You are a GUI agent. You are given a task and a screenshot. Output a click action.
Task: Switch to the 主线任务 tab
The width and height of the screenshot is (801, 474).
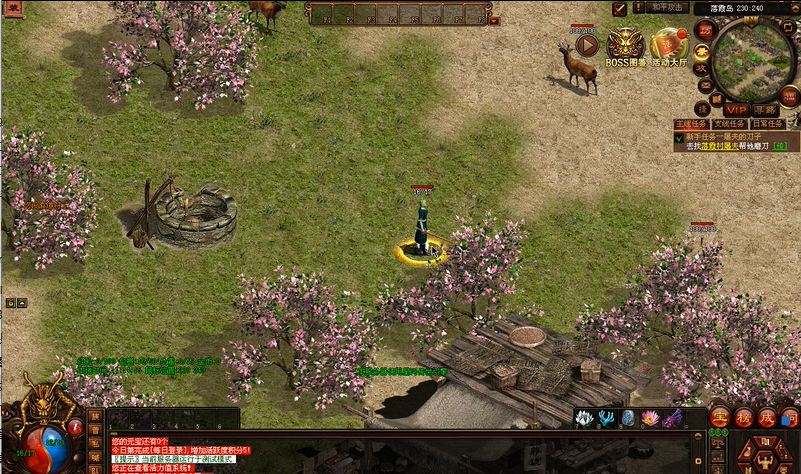click(693, 124)
